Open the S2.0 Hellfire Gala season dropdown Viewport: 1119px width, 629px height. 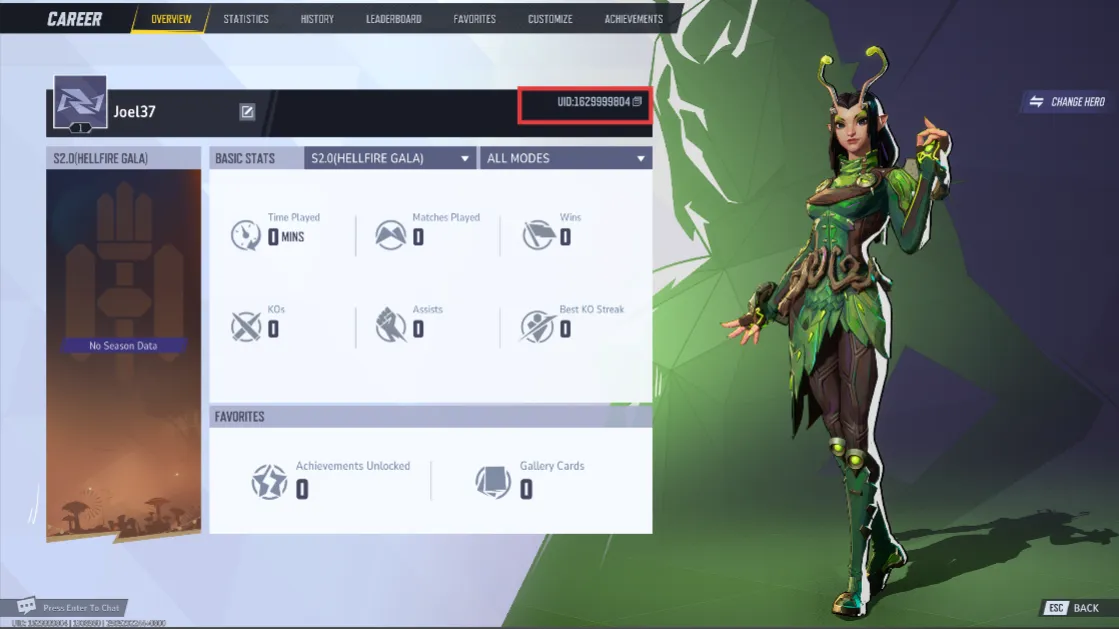tap(389, 158)
